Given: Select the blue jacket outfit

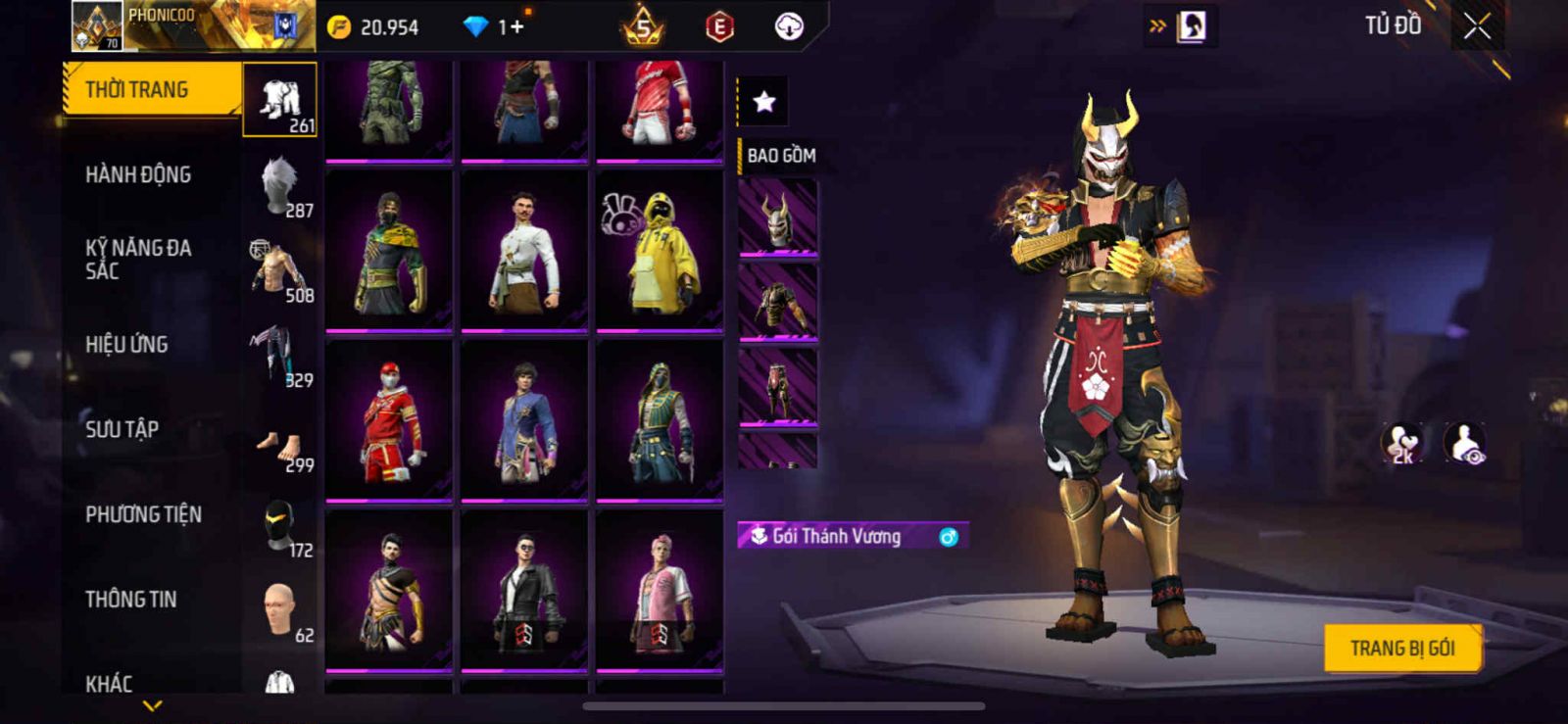Looking at the screenshot, I should pos(524,421).
